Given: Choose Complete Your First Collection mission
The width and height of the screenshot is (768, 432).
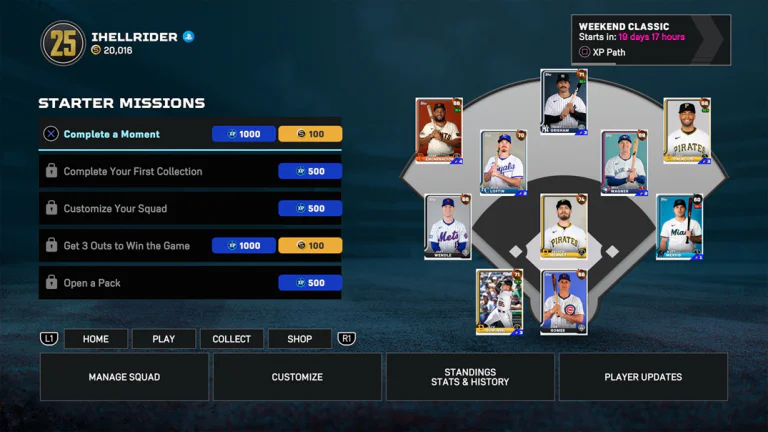Looking at the screenshot, I should pos(190,171).
